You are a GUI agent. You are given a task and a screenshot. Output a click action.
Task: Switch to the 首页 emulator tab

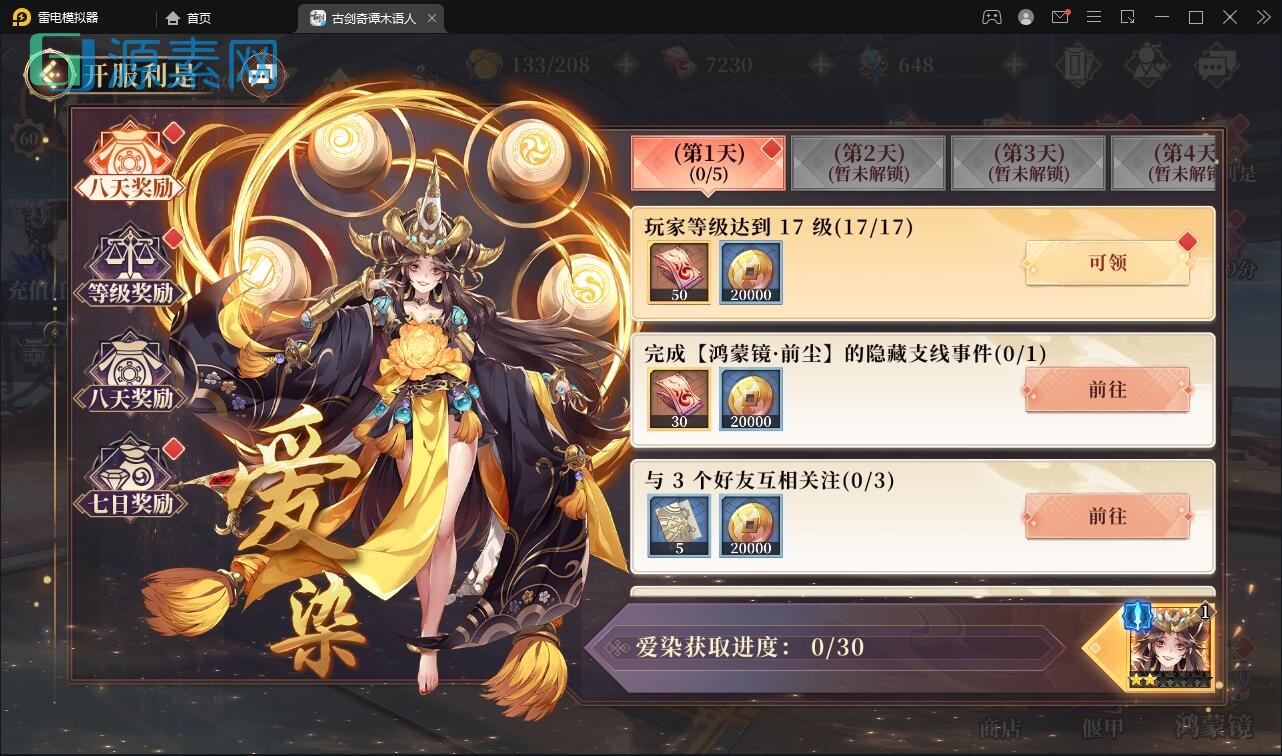(191, 17)
